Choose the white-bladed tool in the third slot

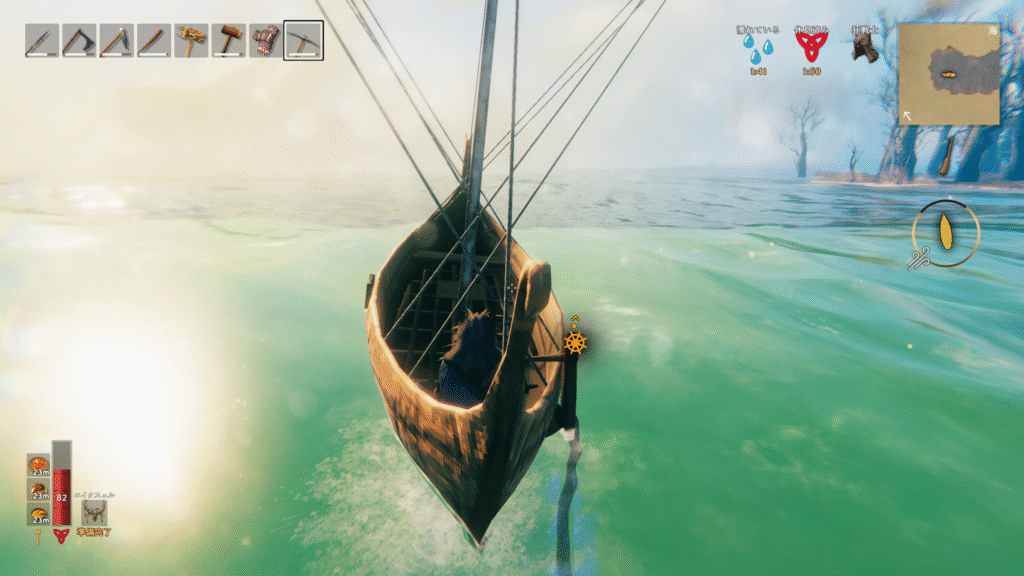[x=116, y=41]
